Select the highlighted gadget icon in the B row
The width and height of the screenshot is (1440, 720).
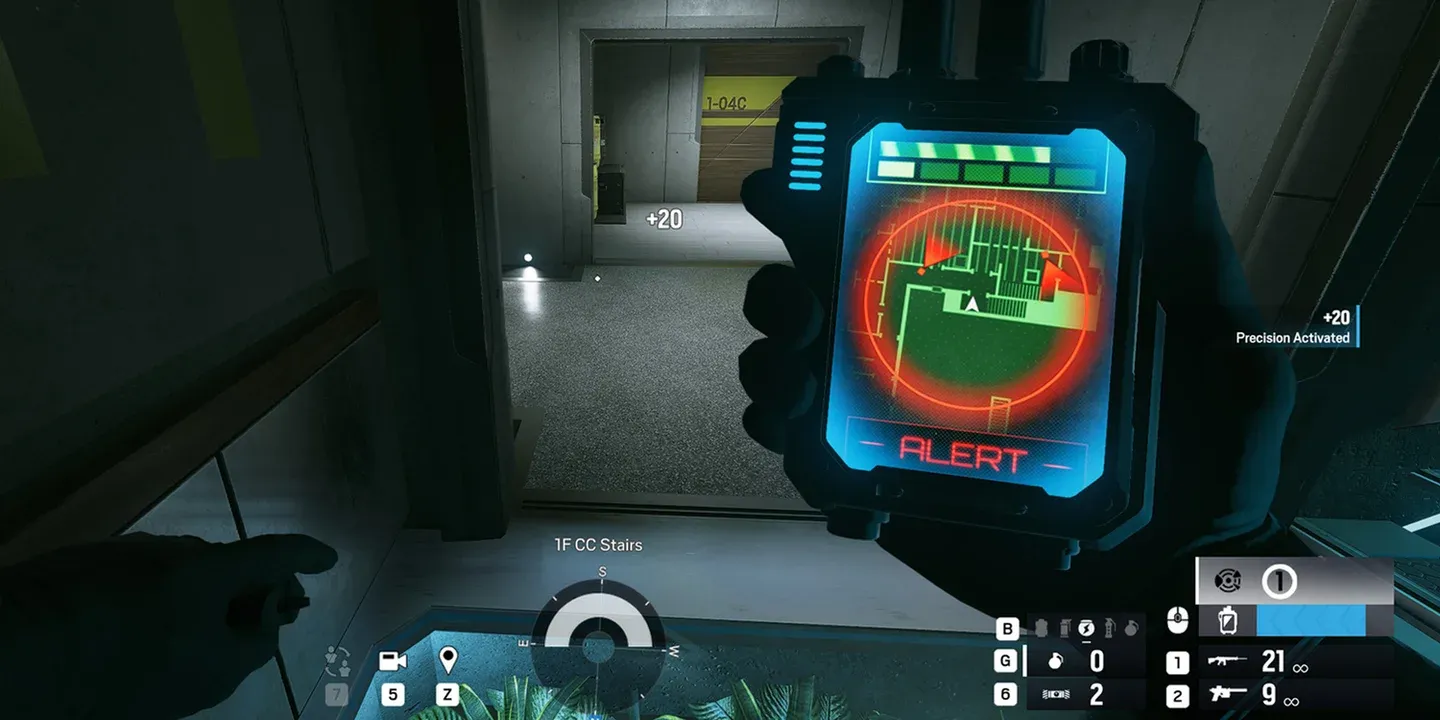[1086, 628]
